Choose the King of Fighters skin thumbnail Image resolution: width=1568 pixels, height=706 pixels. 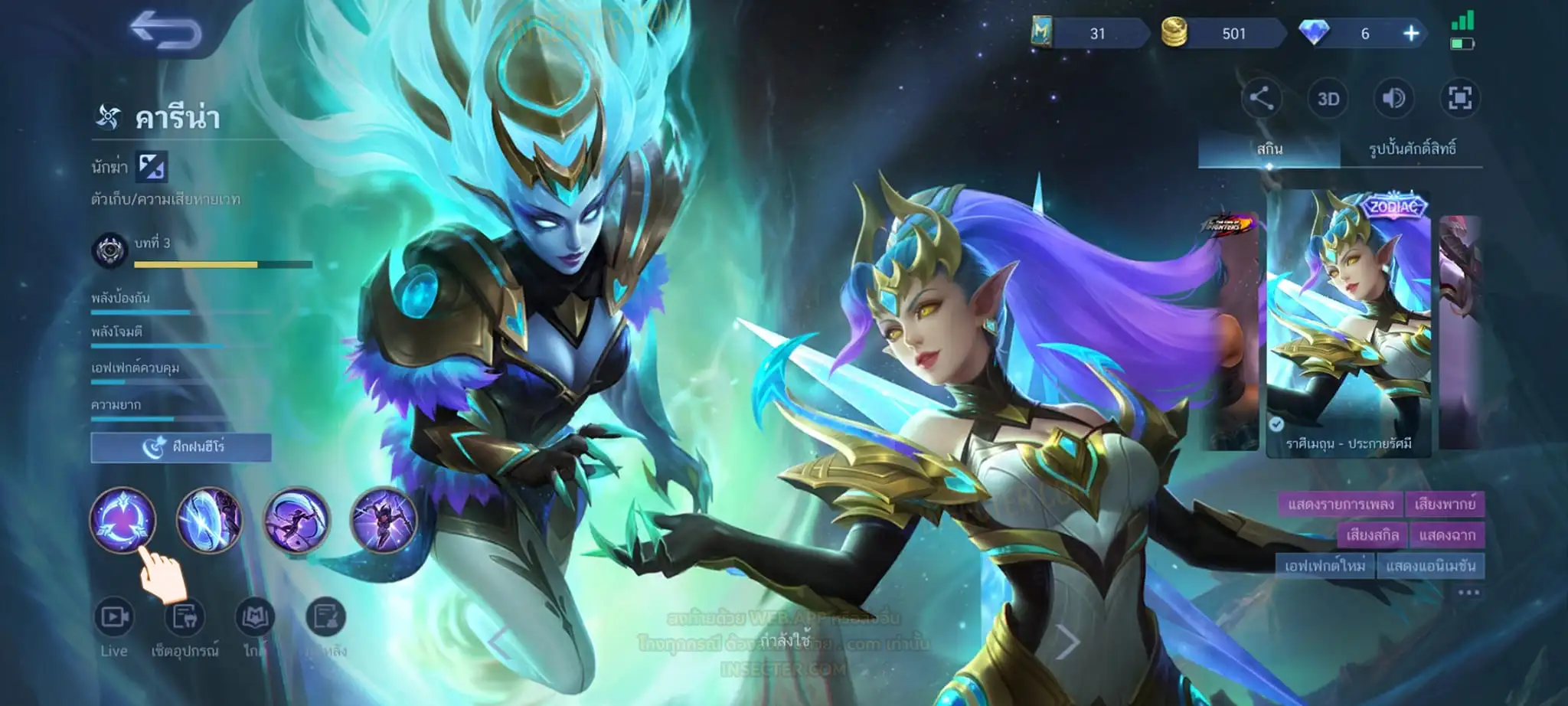(x=1230, y=329)
